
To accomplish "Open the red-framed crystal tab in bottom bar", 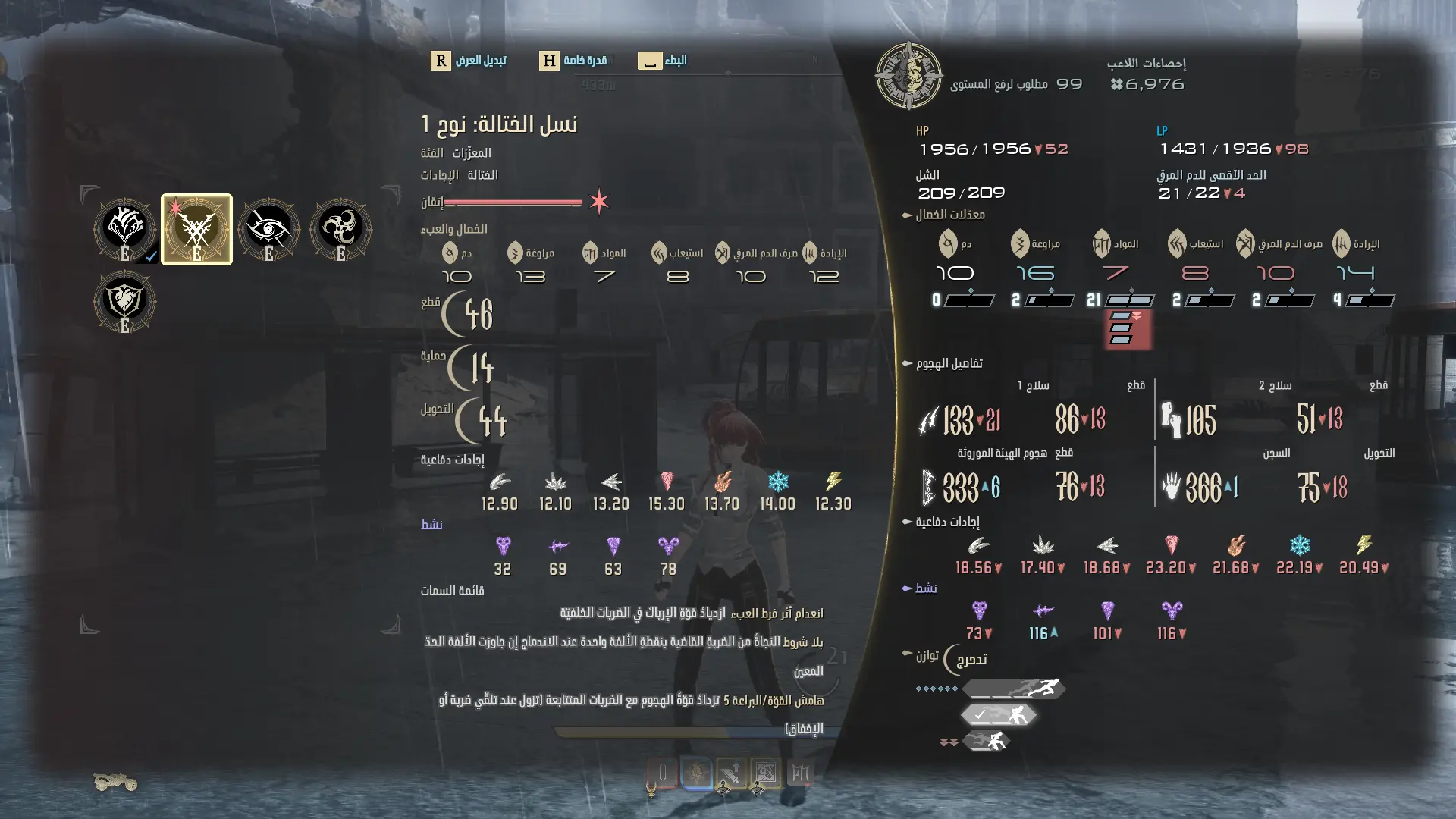I will coord(662,773).
